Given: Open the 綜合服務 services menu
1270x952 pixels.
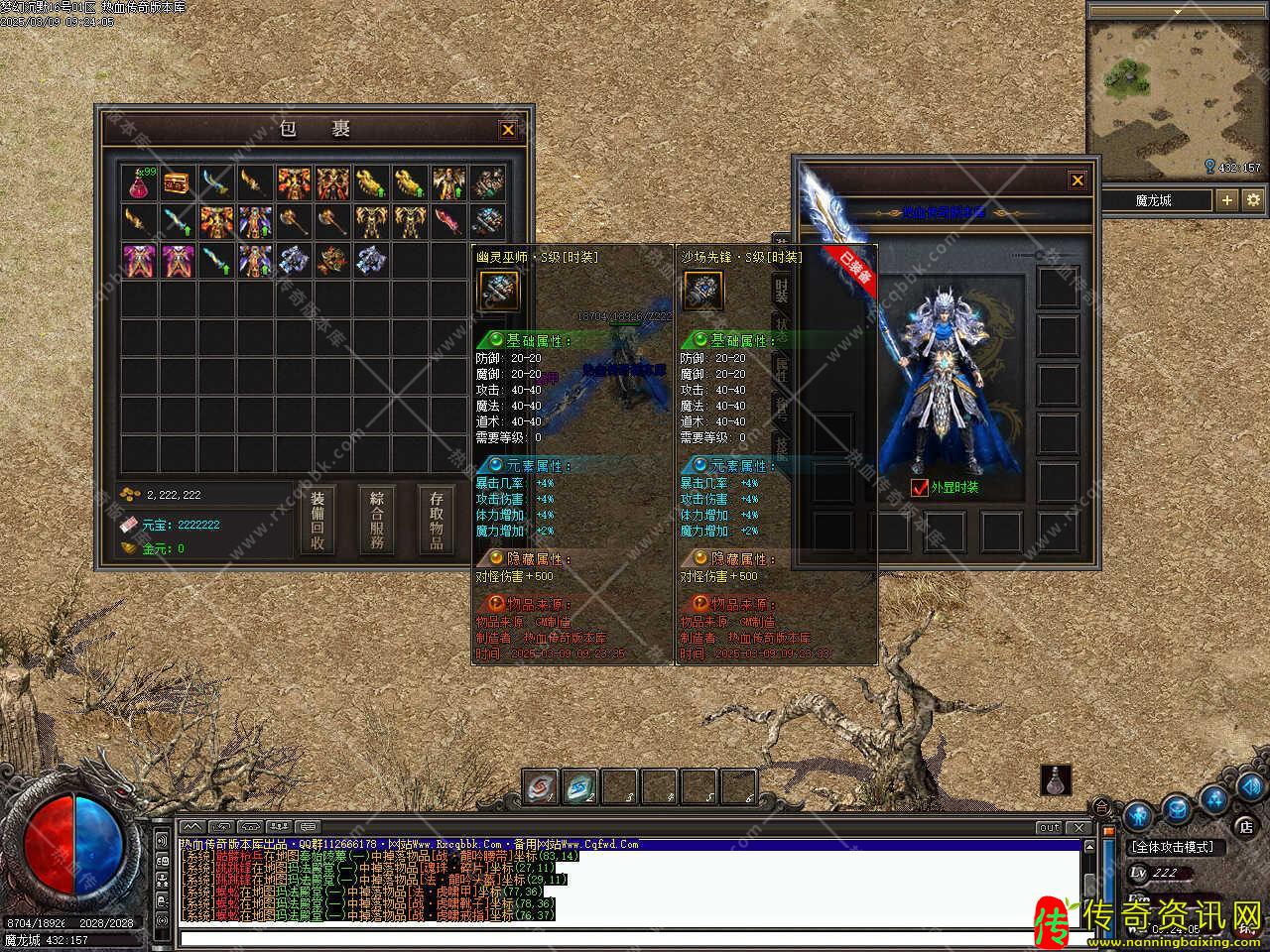Looking at the screenshot, I should 376,521.
